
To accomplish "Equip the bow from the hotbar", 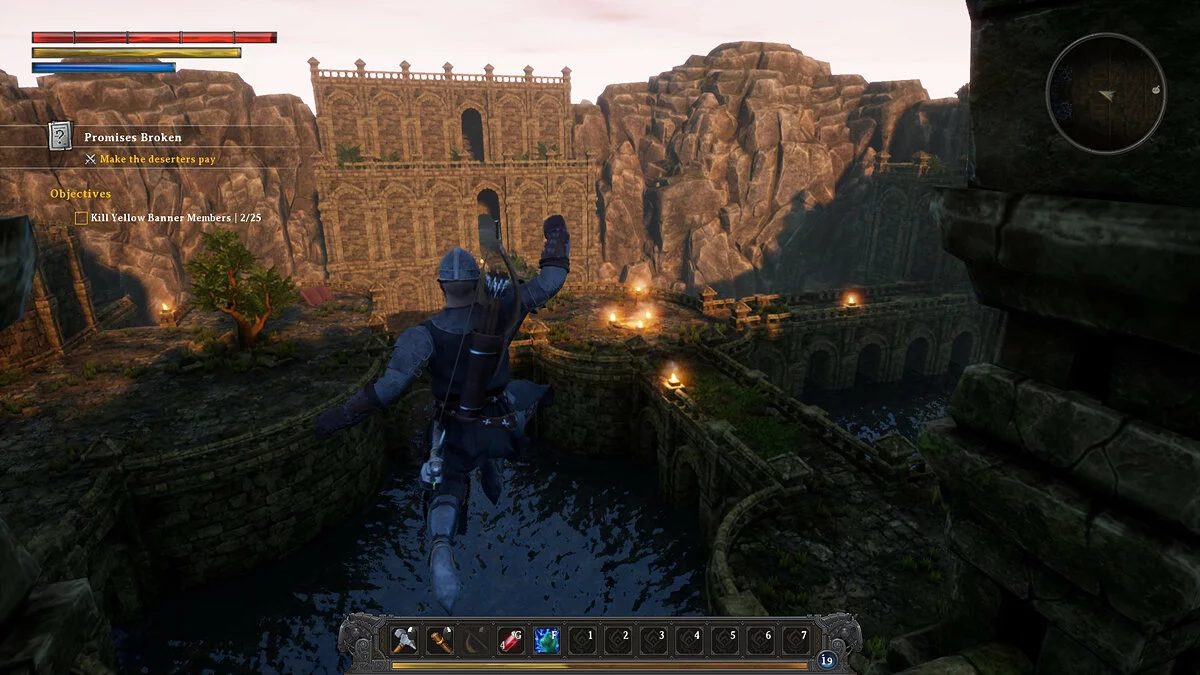I will tap(476, 638).
